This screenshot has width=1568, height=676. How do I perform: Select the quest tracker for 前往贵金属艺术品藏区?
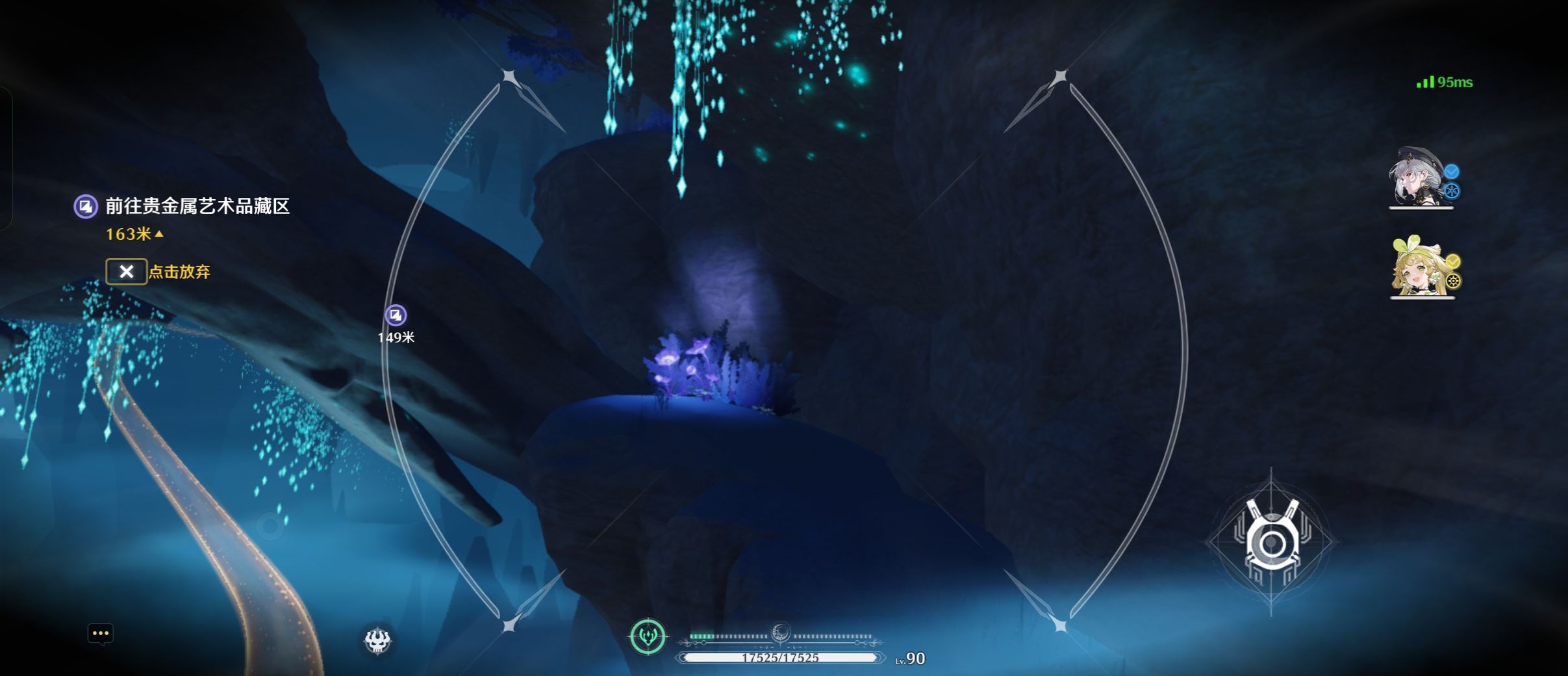click(x=197, y=207)
